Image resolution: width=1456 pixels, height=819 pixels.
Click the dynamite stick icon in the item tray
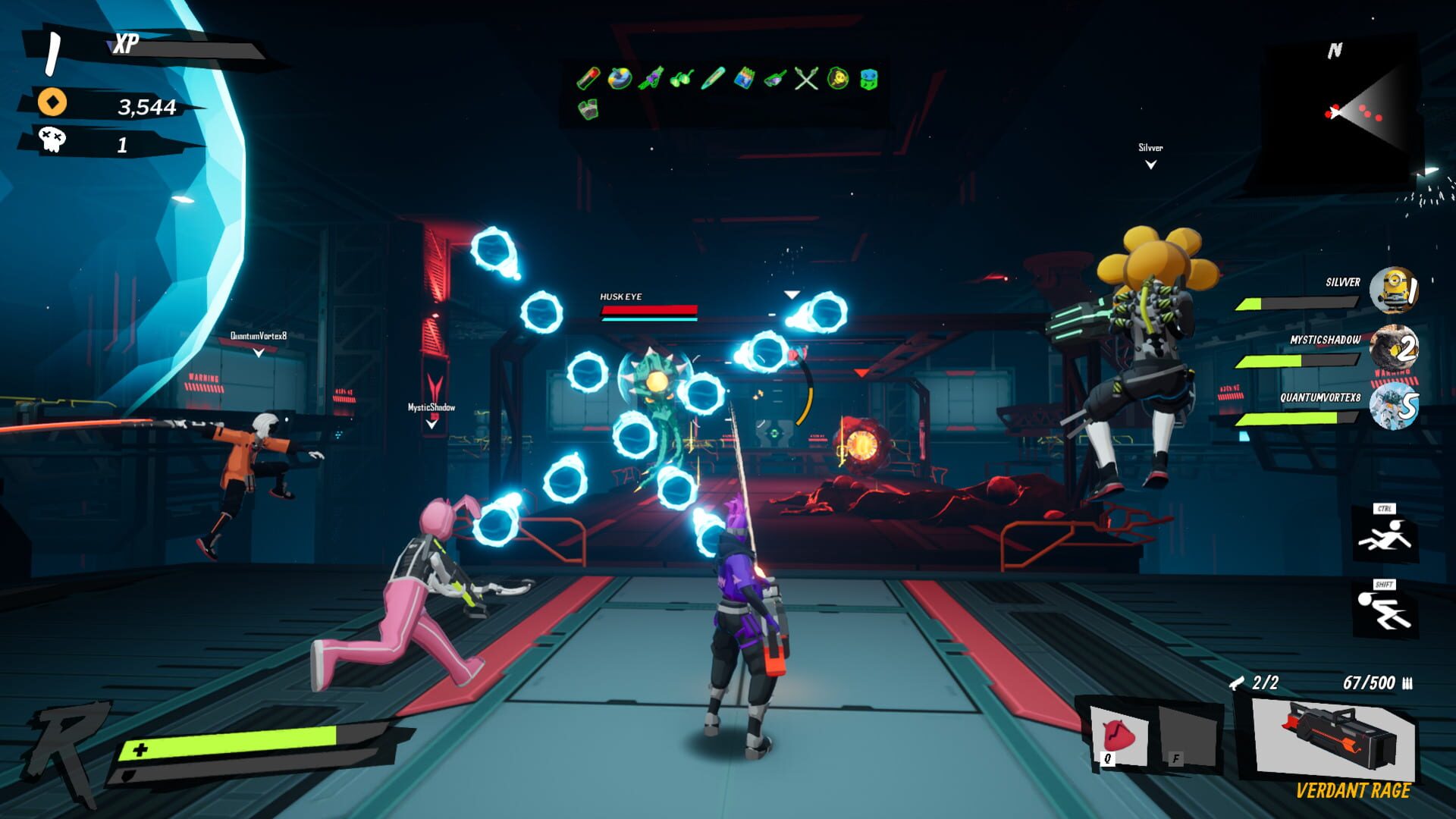pos(588,78)
